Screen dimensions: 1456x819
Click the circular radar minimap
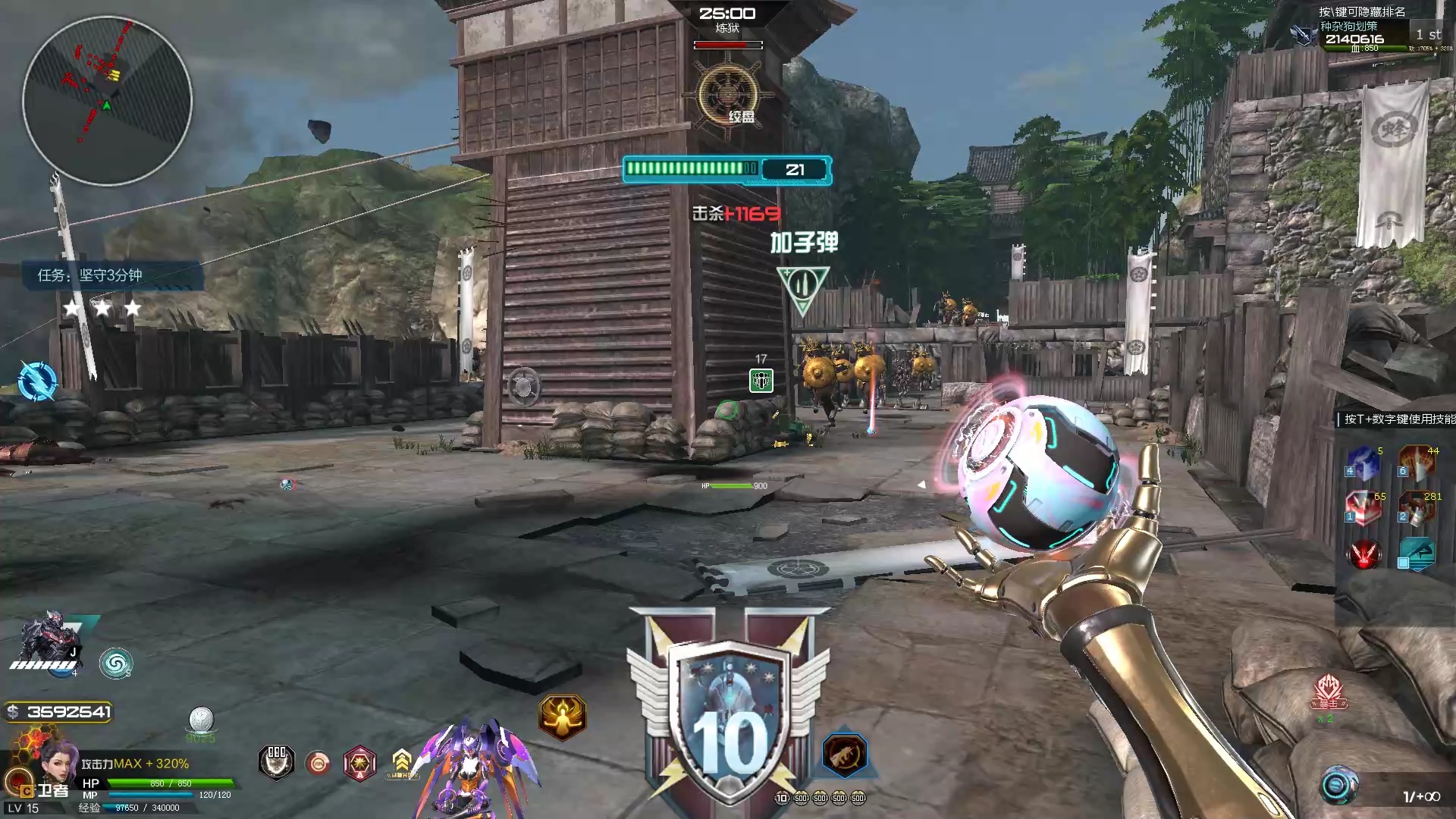pos(107,101)
